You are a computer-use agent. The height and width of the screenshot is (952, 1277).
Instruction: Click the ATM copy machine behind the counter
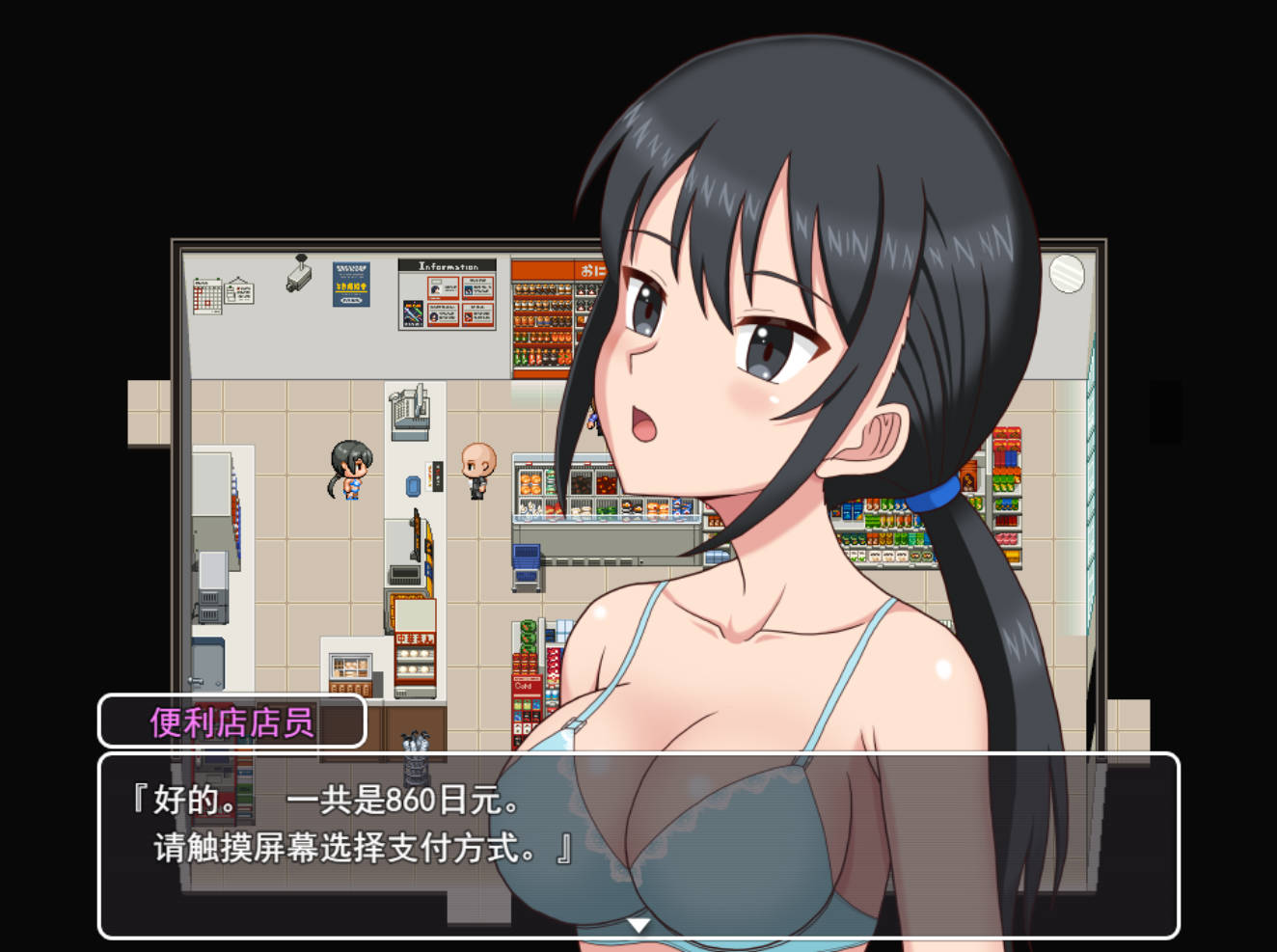pyautogui.click(x=409, y=410)
